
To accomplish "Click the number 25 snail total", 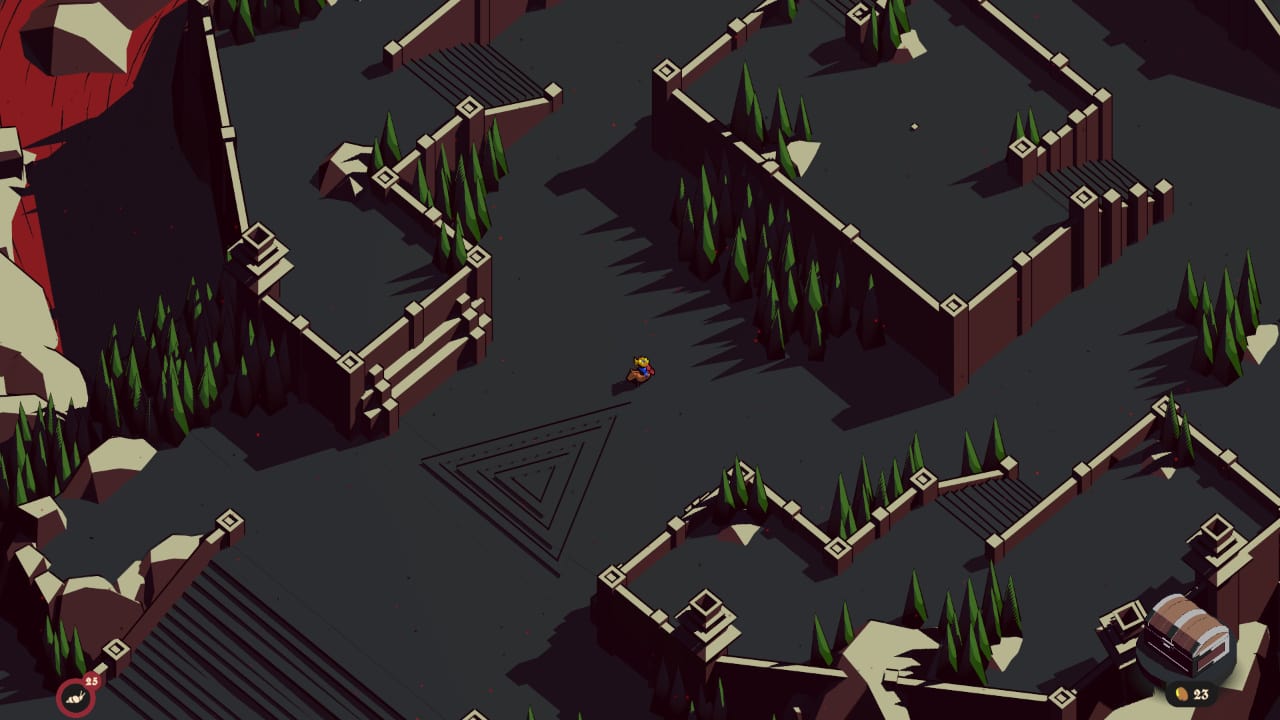I will 91,682.
